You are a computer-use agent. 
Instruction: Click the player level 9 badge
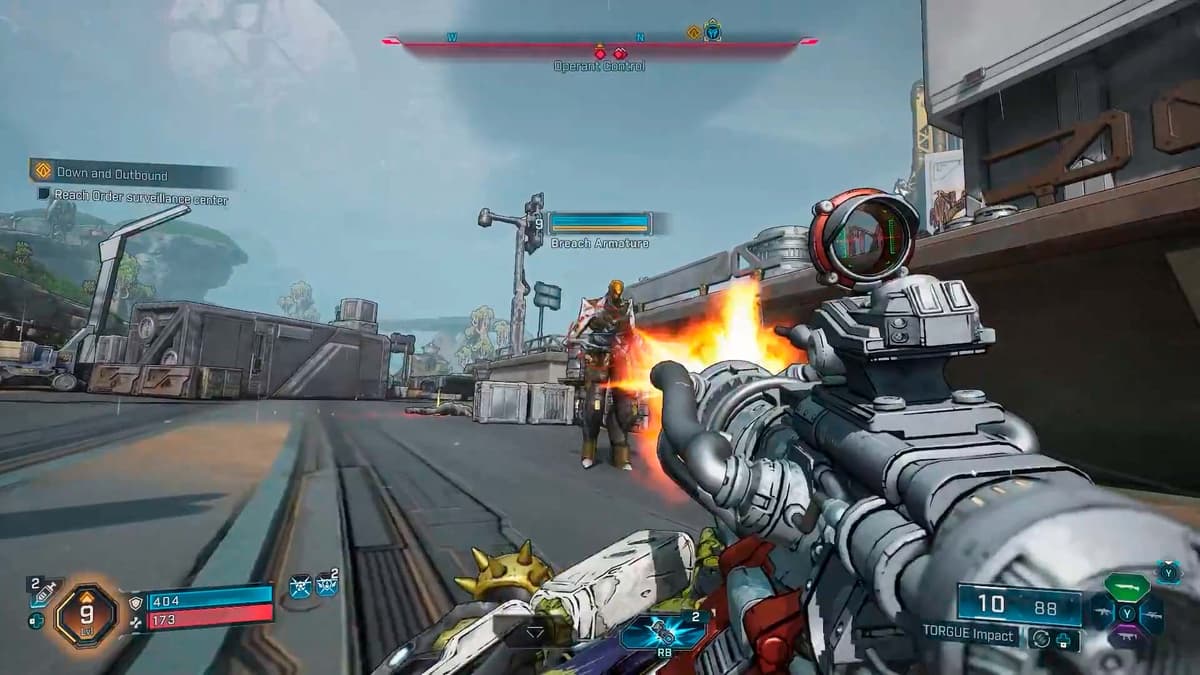(87, 613)
